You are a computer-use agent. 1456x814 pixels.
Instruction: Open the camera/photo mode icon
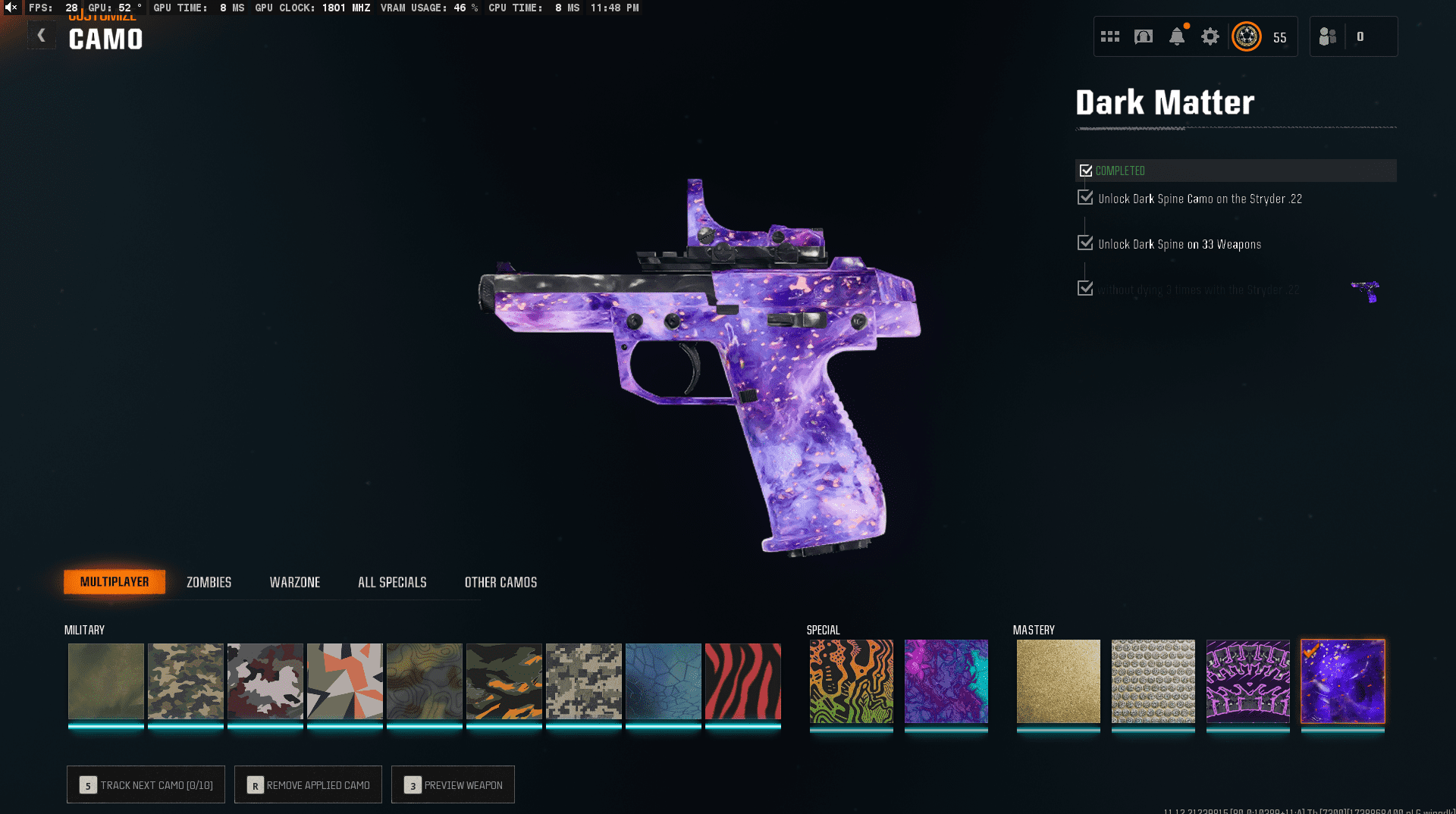[1144, 36]
